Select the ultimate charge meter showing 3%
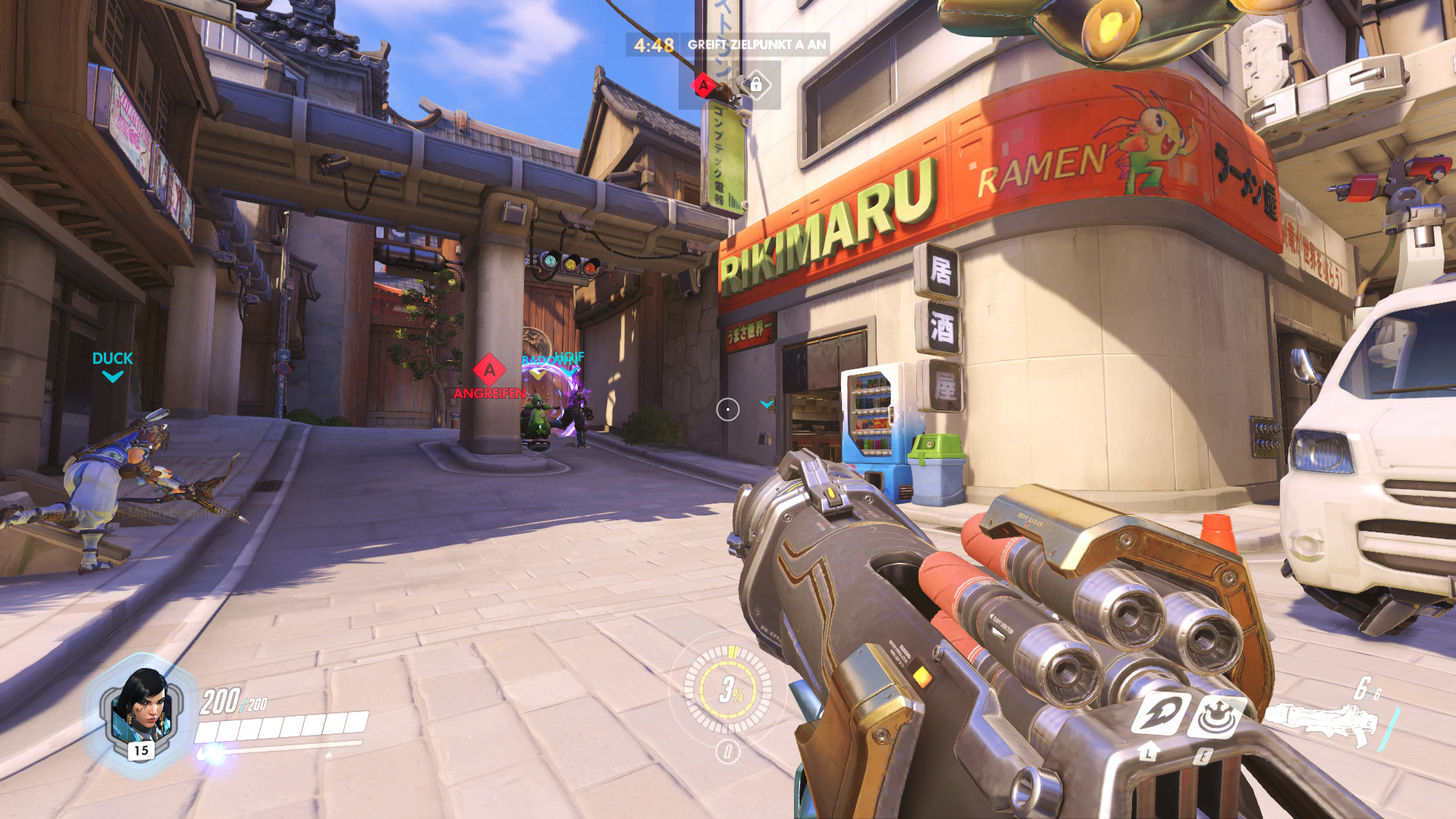 728,689
